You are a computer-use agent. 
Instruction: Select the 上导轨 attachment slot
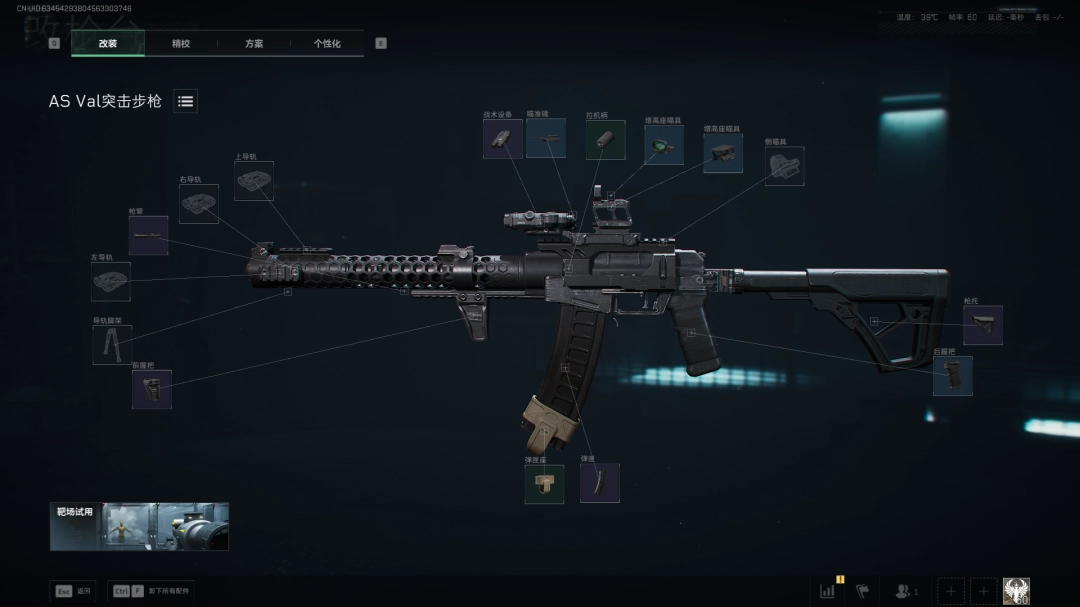(254, 181)
